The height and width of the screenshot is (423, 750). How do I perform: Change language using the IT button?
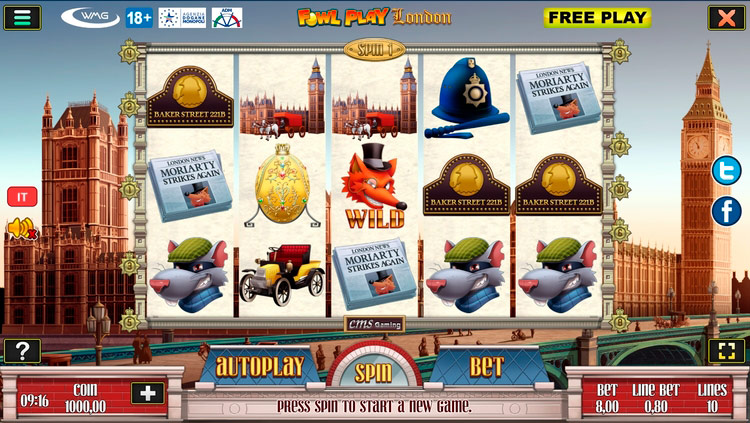(x=21, y=197)
